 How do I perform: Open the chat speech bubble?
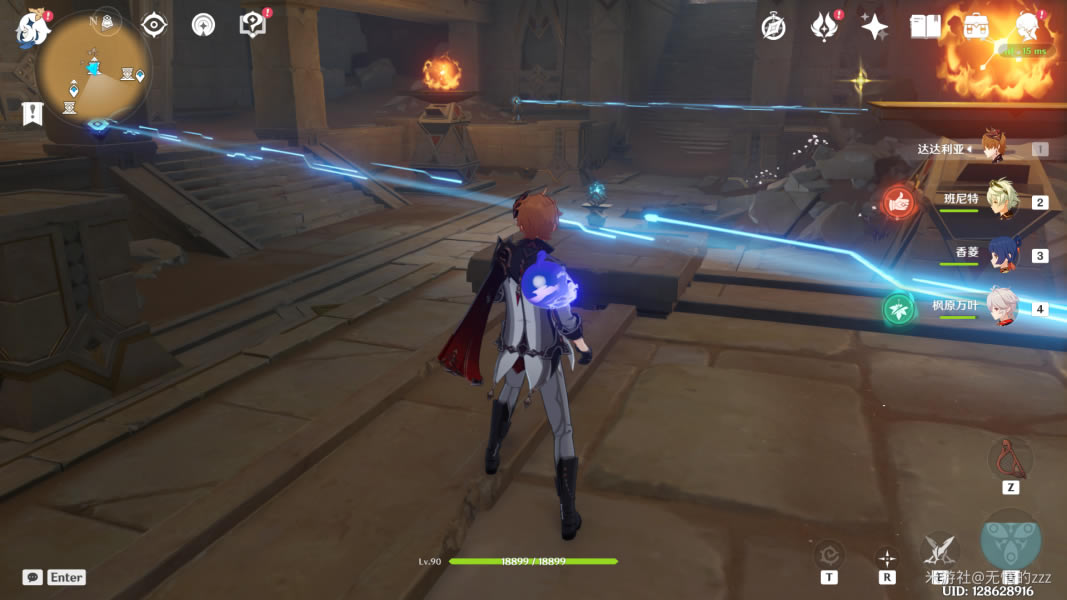[33, 577]
